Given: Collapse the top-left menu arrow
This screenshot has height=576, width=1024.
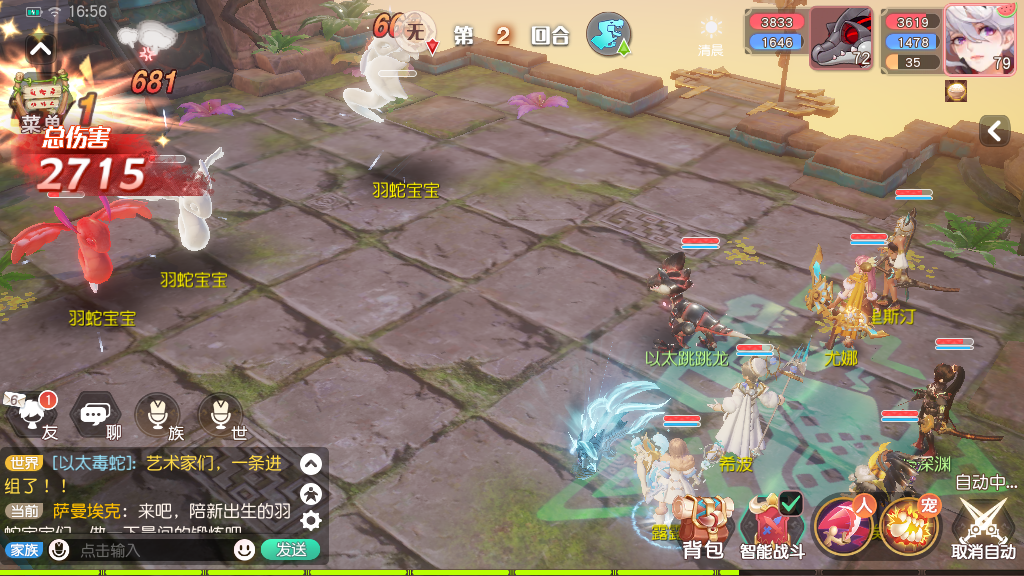Looking at the screenshot, I should [40, 47].
